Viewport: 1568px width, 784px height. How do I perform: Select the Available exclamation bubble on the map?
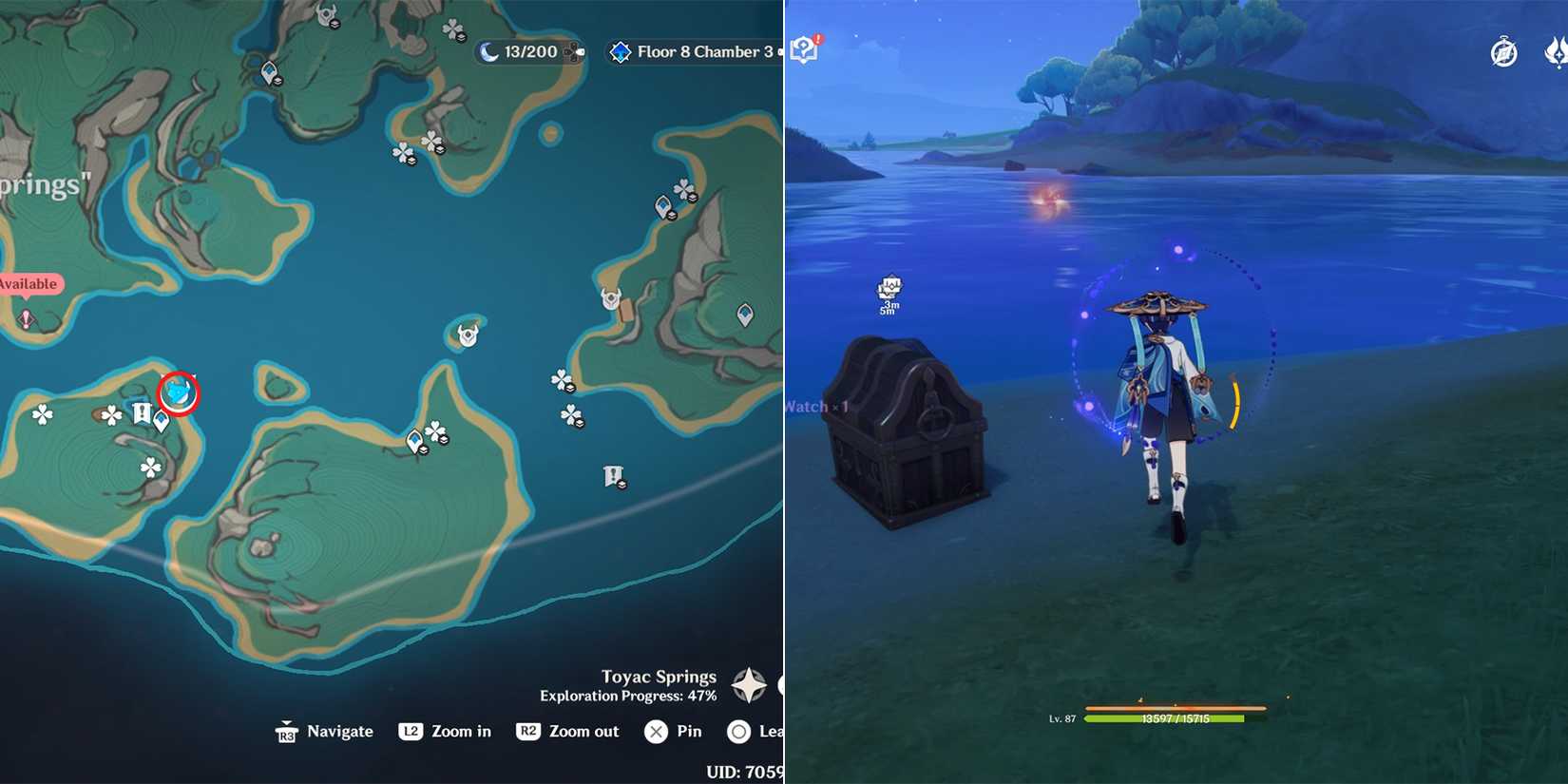[x=29, y=283]
